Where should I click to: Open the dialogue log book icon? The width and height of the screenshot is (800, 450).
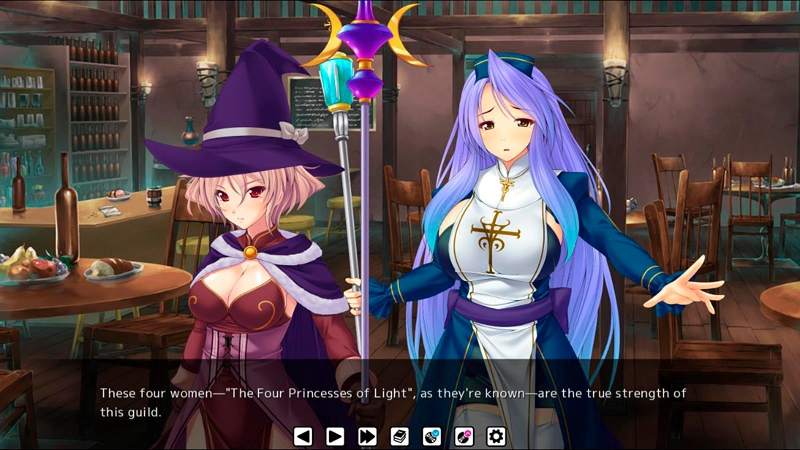pos(399,436)
